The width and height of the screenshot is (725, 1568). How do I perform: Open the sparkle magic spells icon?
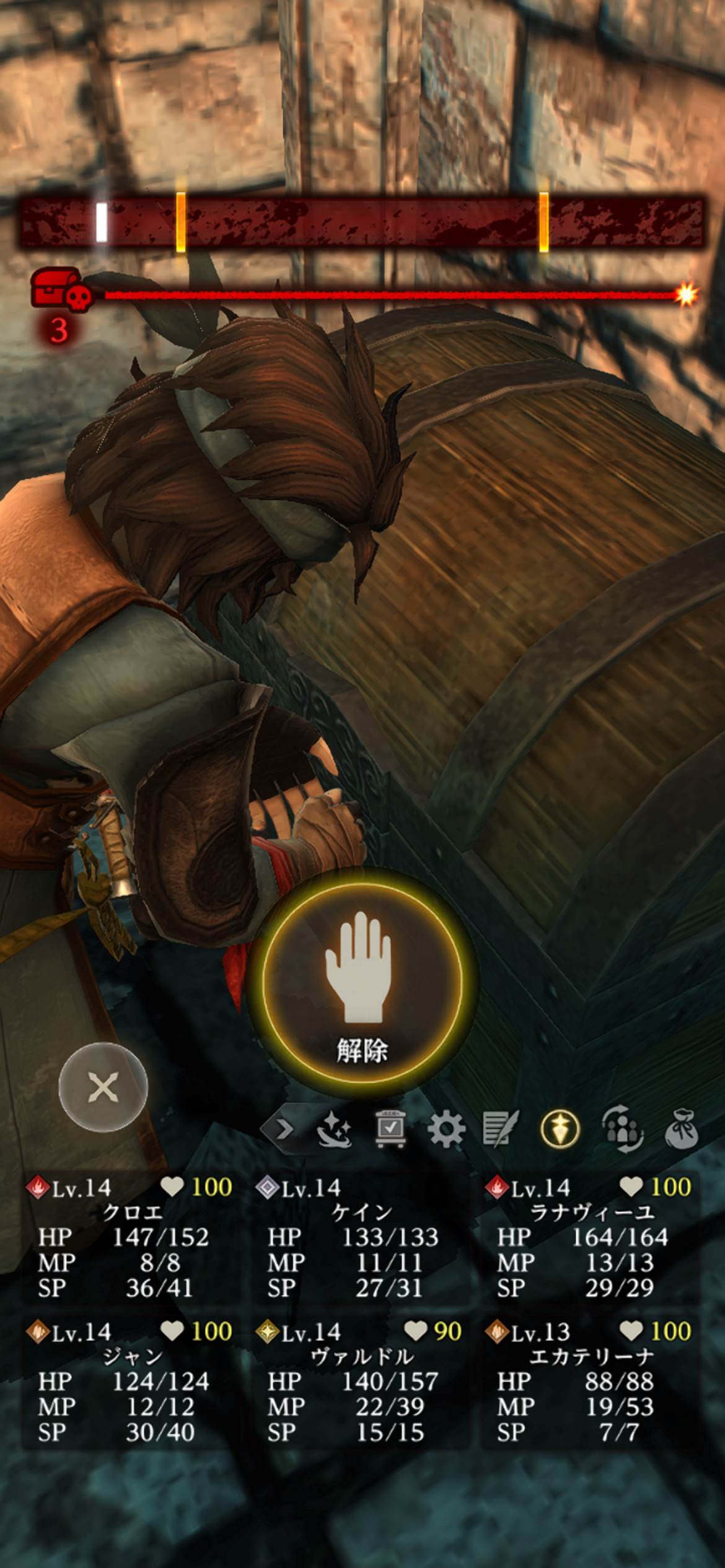click(335, 1130)
